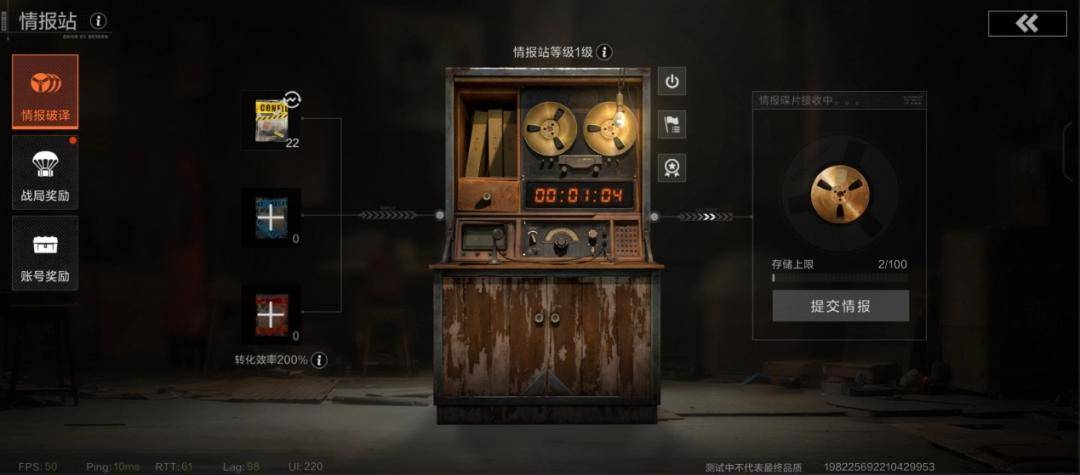This screenshot has height=475, width=1080.
Task: Open the medal ribbon icon button
Action: point(672,168)
